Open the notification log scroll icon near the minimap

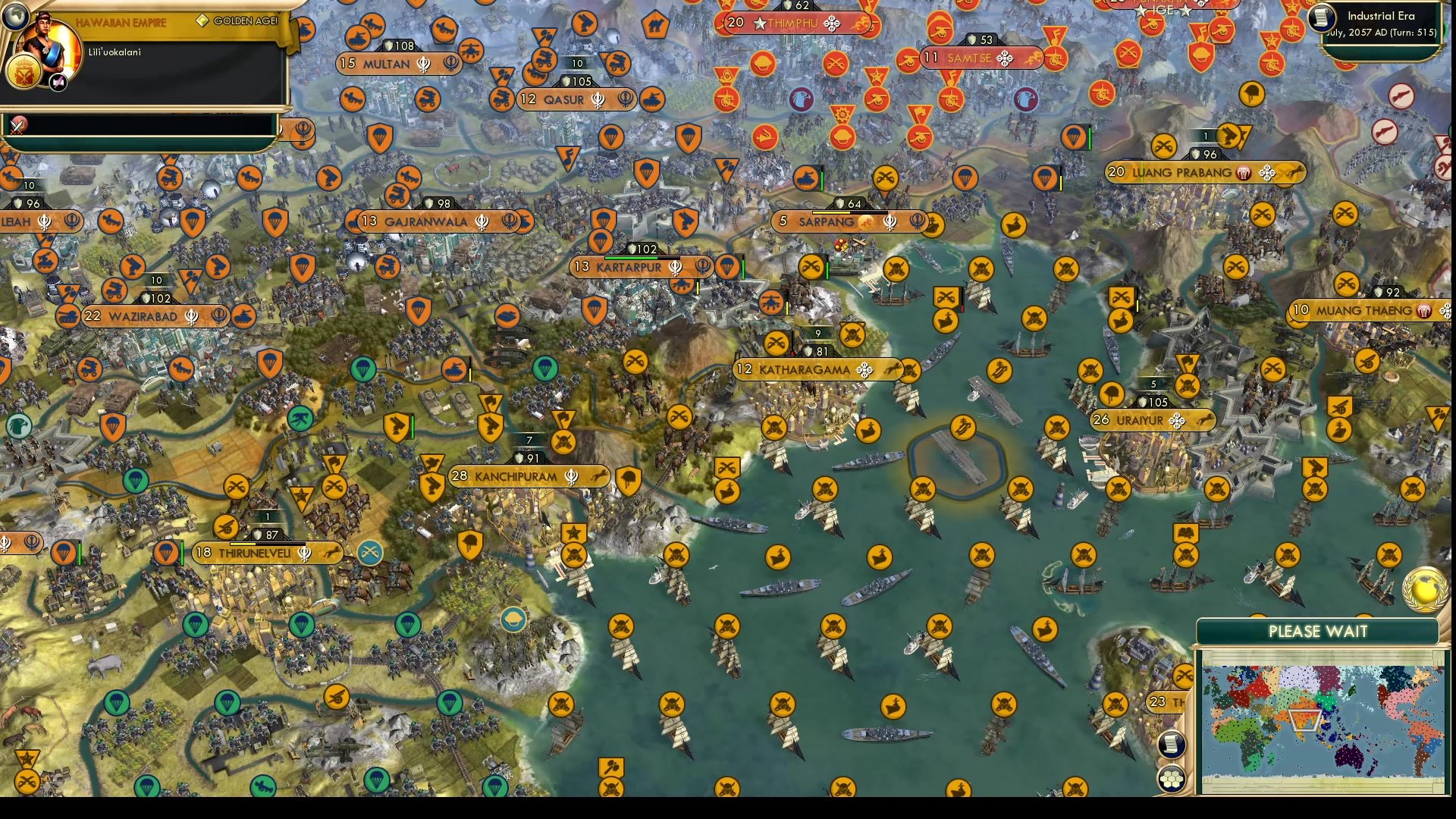point(1170,745)
